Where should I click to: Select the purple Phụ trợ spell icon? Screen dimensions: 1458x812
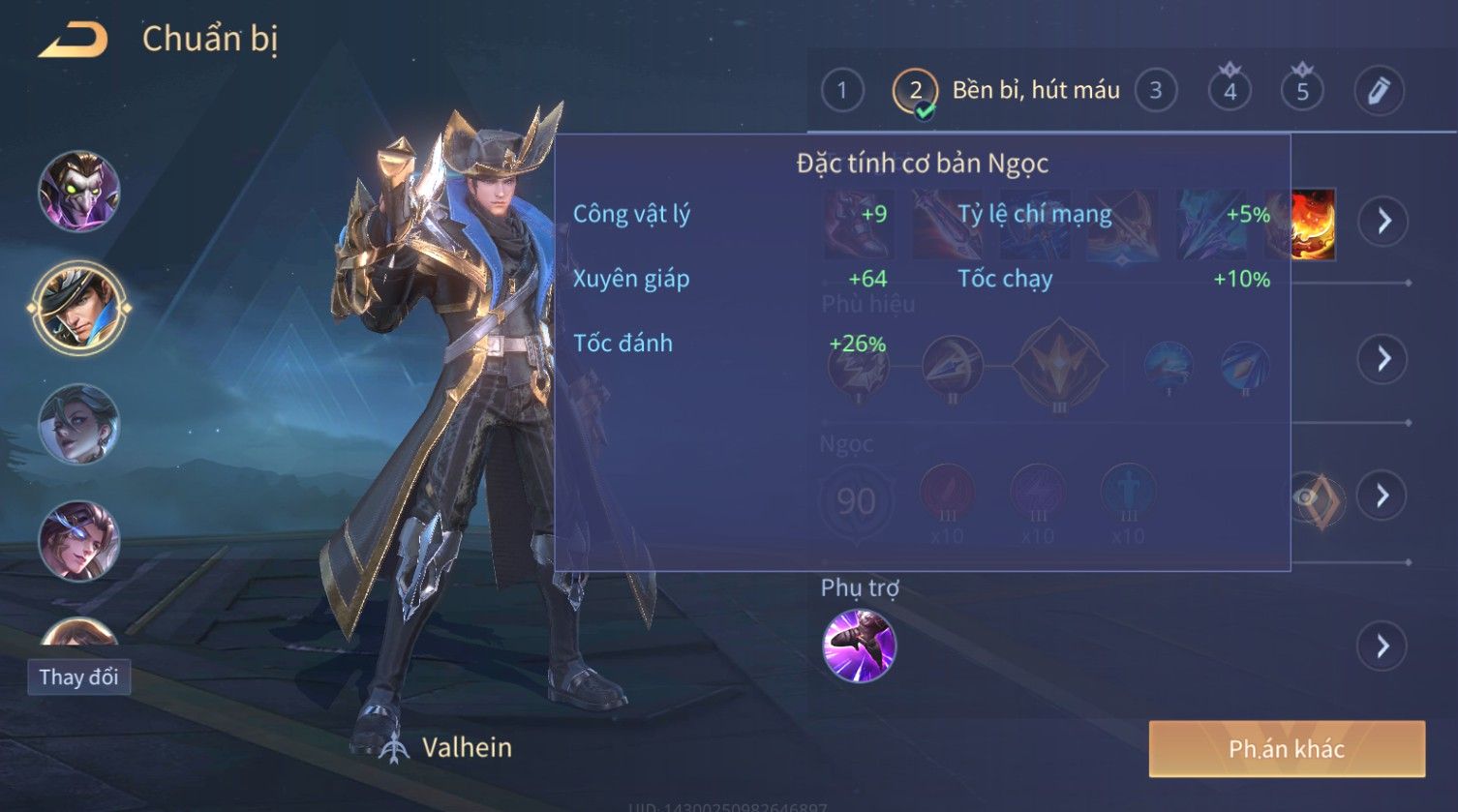click(x=859, y=646)
